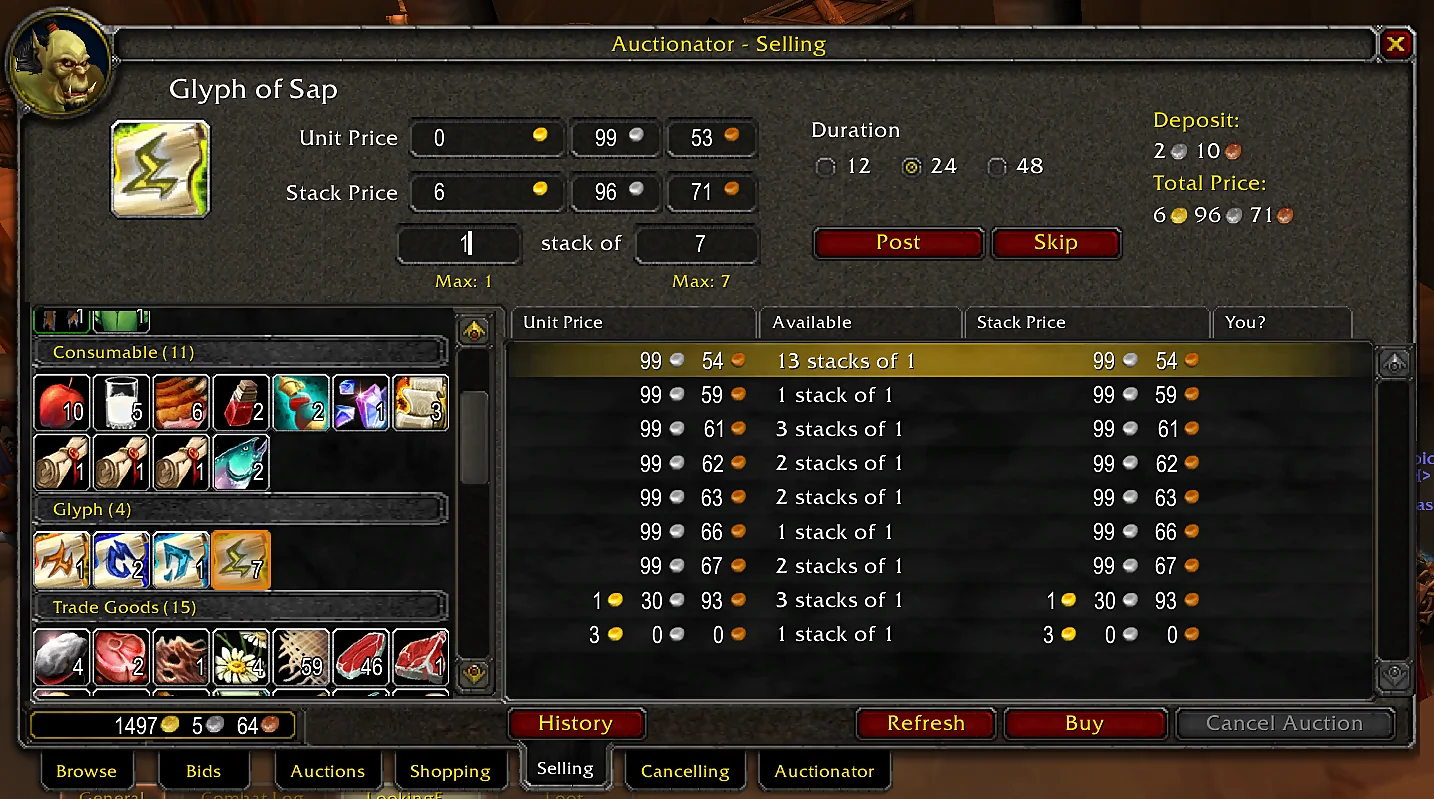
Task: Refresh the auction price list
Action: [925, 723]
